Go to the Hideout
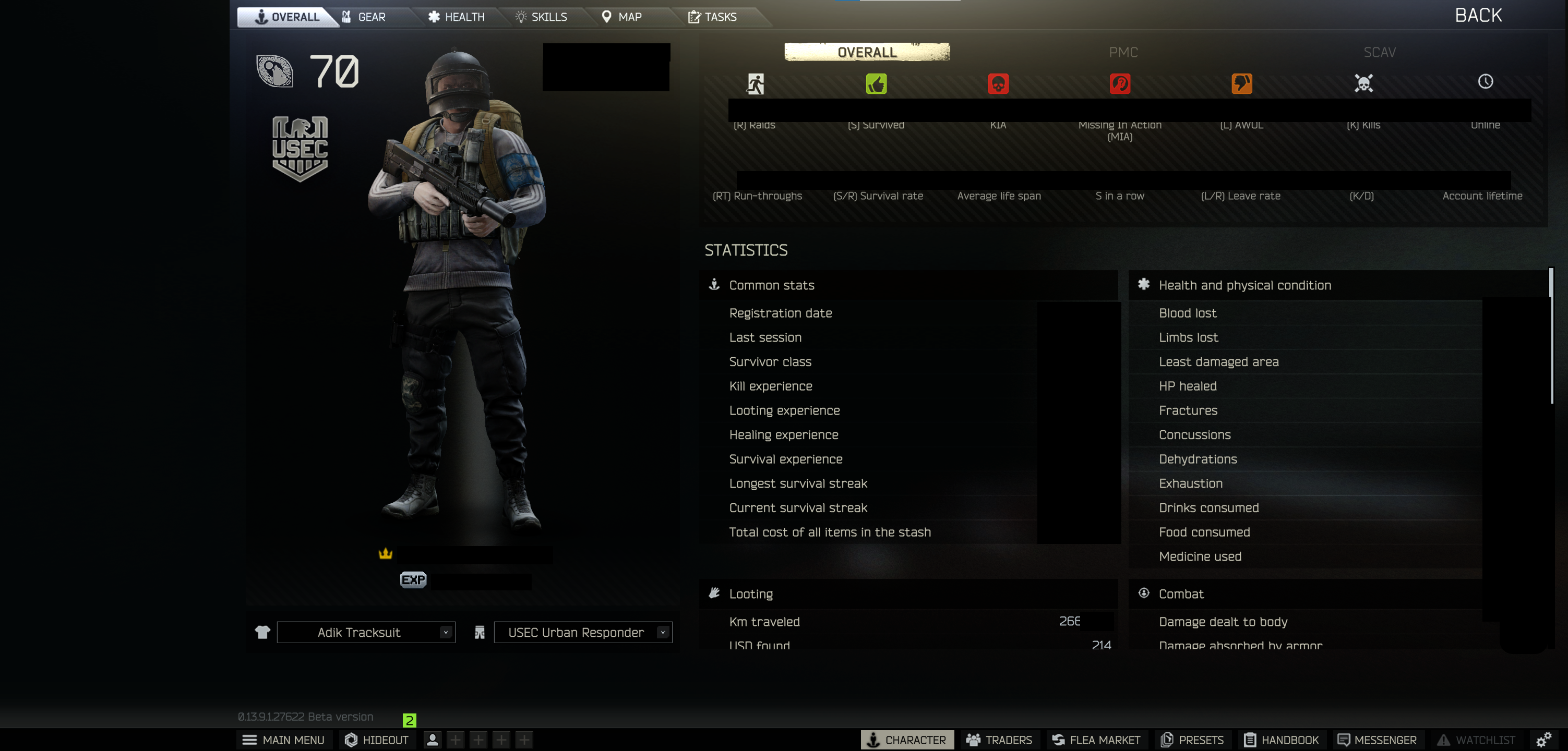Image resolution: width=1568 pixels, height=751 pixels. [377, 740]
